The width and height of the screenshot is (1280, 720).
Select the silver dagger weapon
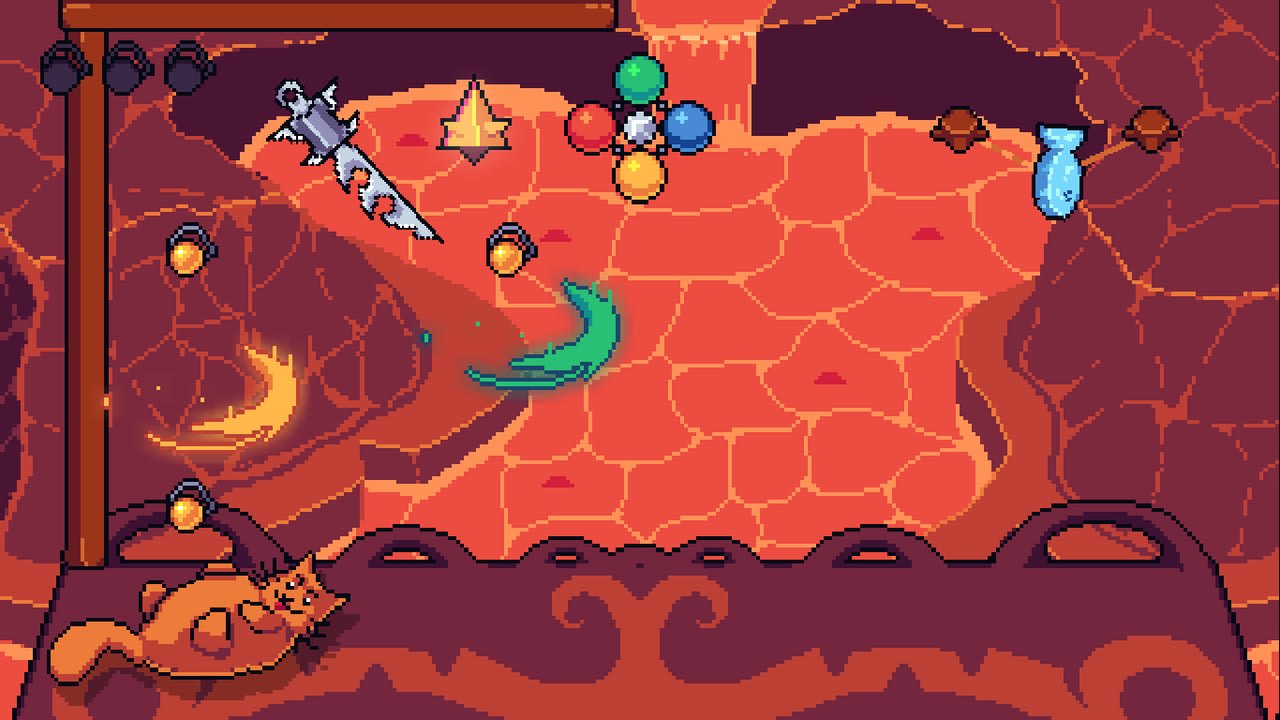click(x=350, y=160)
